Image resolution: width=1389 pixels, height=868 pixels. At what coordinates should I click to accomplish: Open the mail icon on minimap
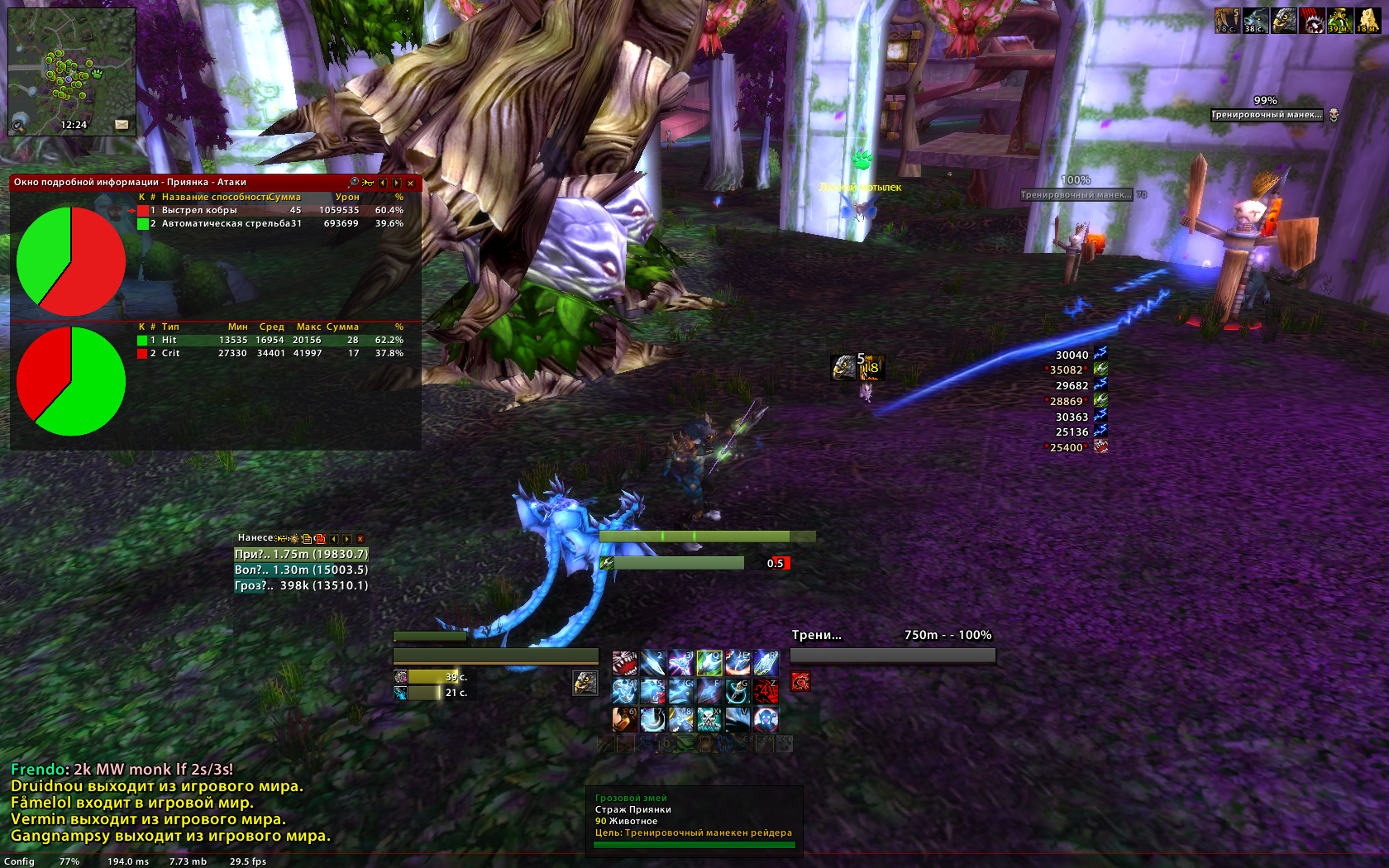point(122,125)
